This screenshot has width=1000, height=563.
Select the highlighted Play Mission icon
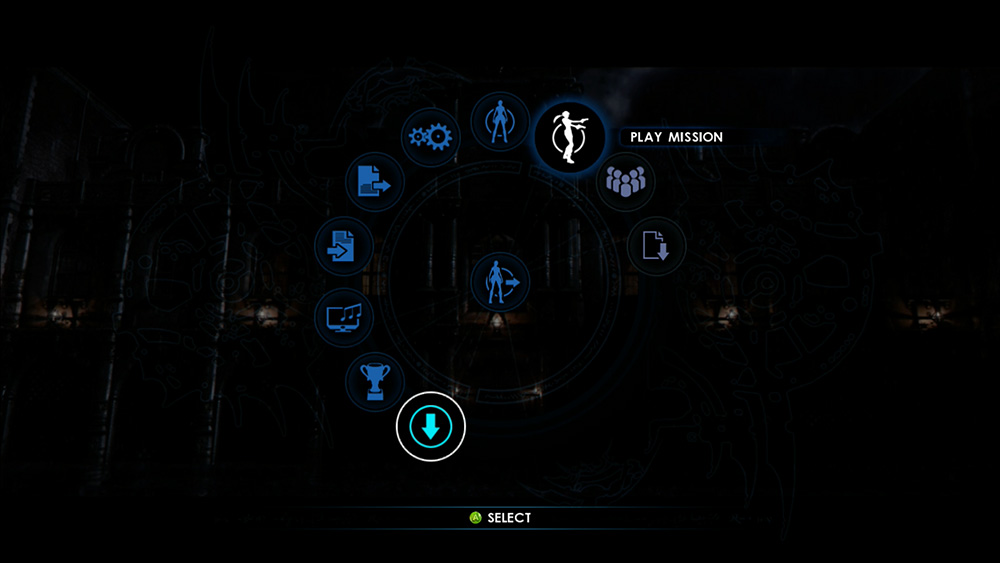pos(569,138)
